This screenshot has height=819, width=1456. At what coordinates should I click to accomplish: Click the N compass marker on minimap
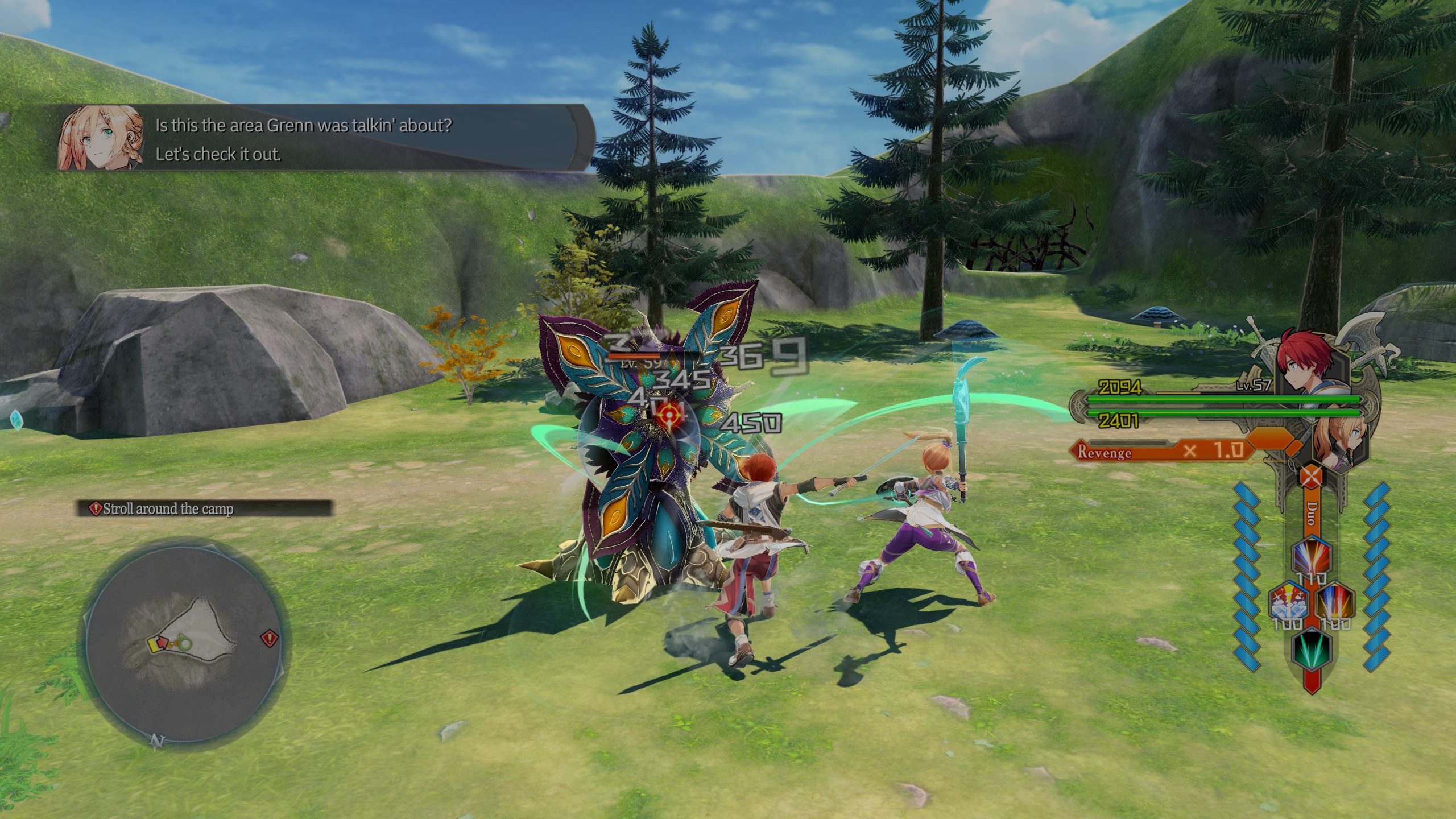(x=156, y=741)
